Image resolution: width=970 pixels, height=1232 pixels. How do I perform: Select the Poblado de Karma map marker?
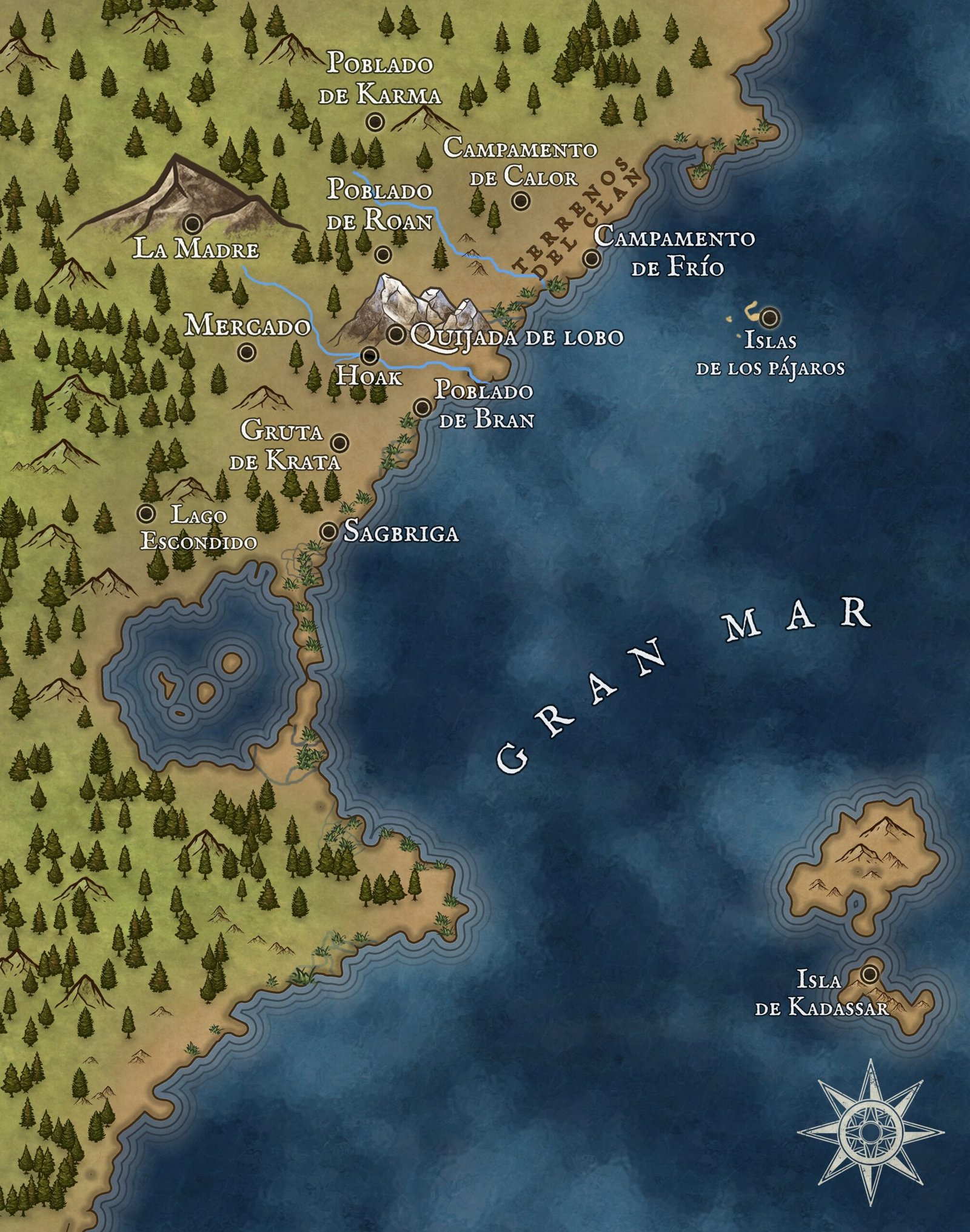point(375,122)
